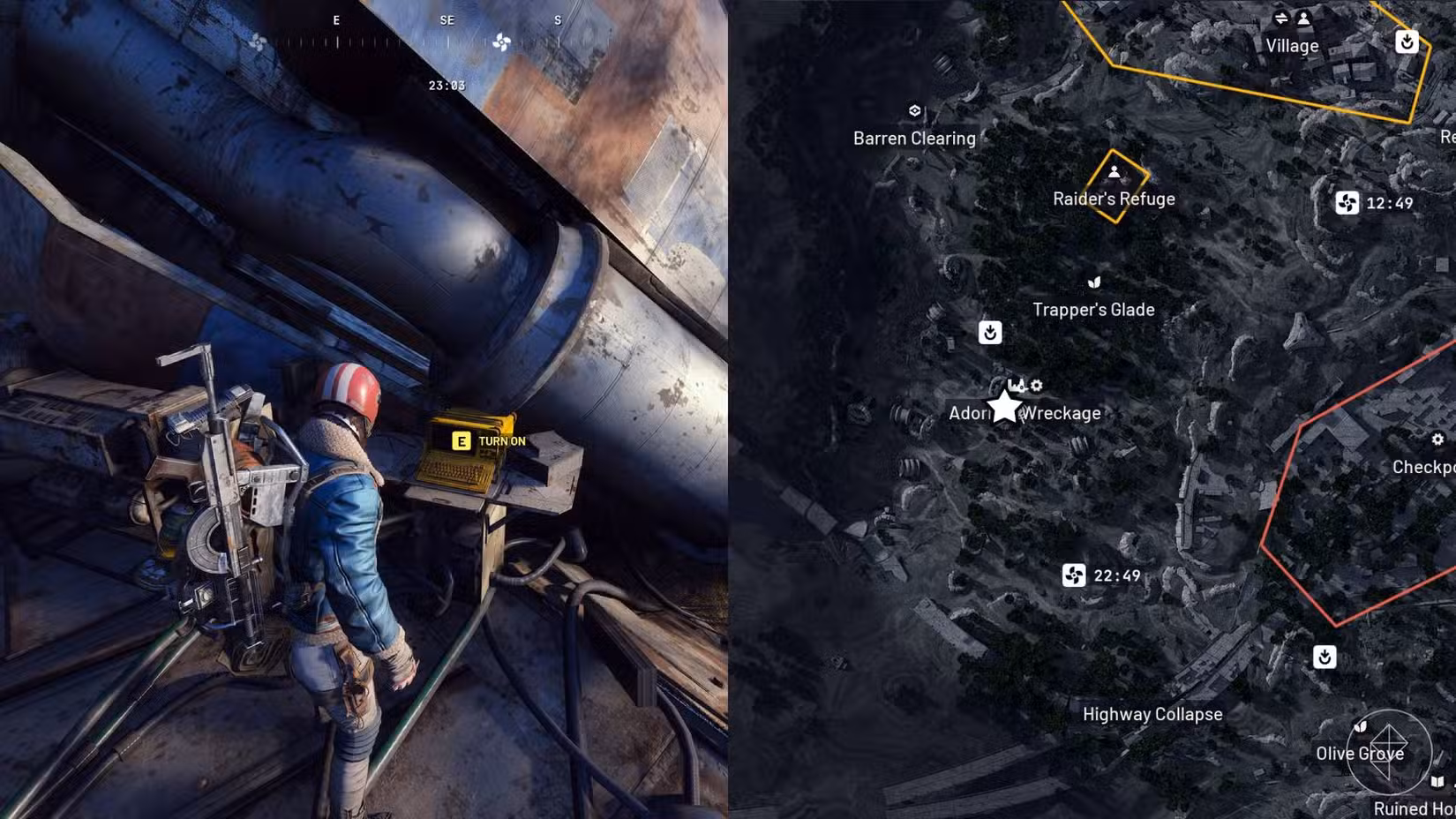Select the Highway Collapse label
This screenshot has height=819, width=1456.
coord(1152,714)
